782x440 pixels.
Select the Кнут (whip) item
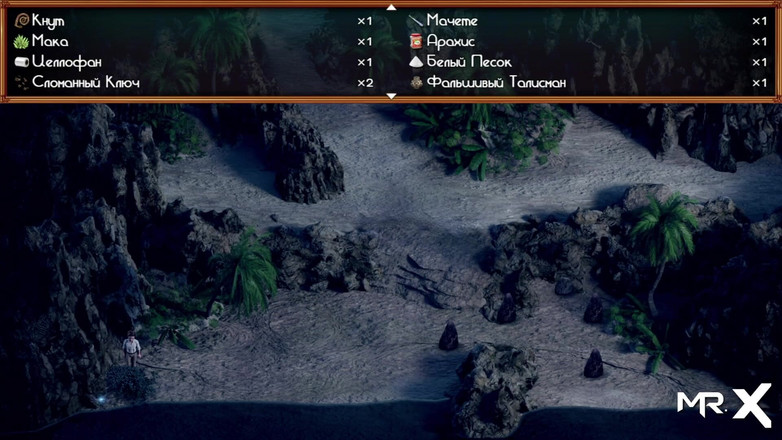48,20
